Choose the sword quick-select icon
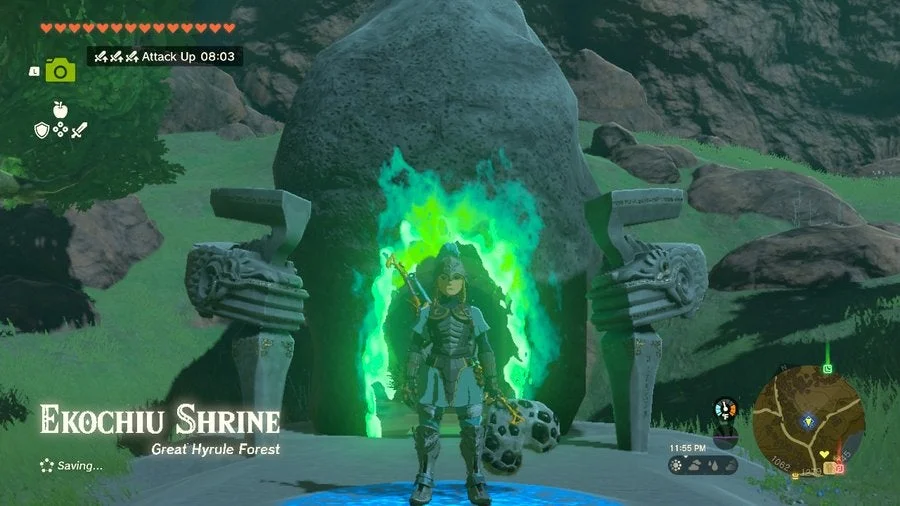 (x=79, y=130)
